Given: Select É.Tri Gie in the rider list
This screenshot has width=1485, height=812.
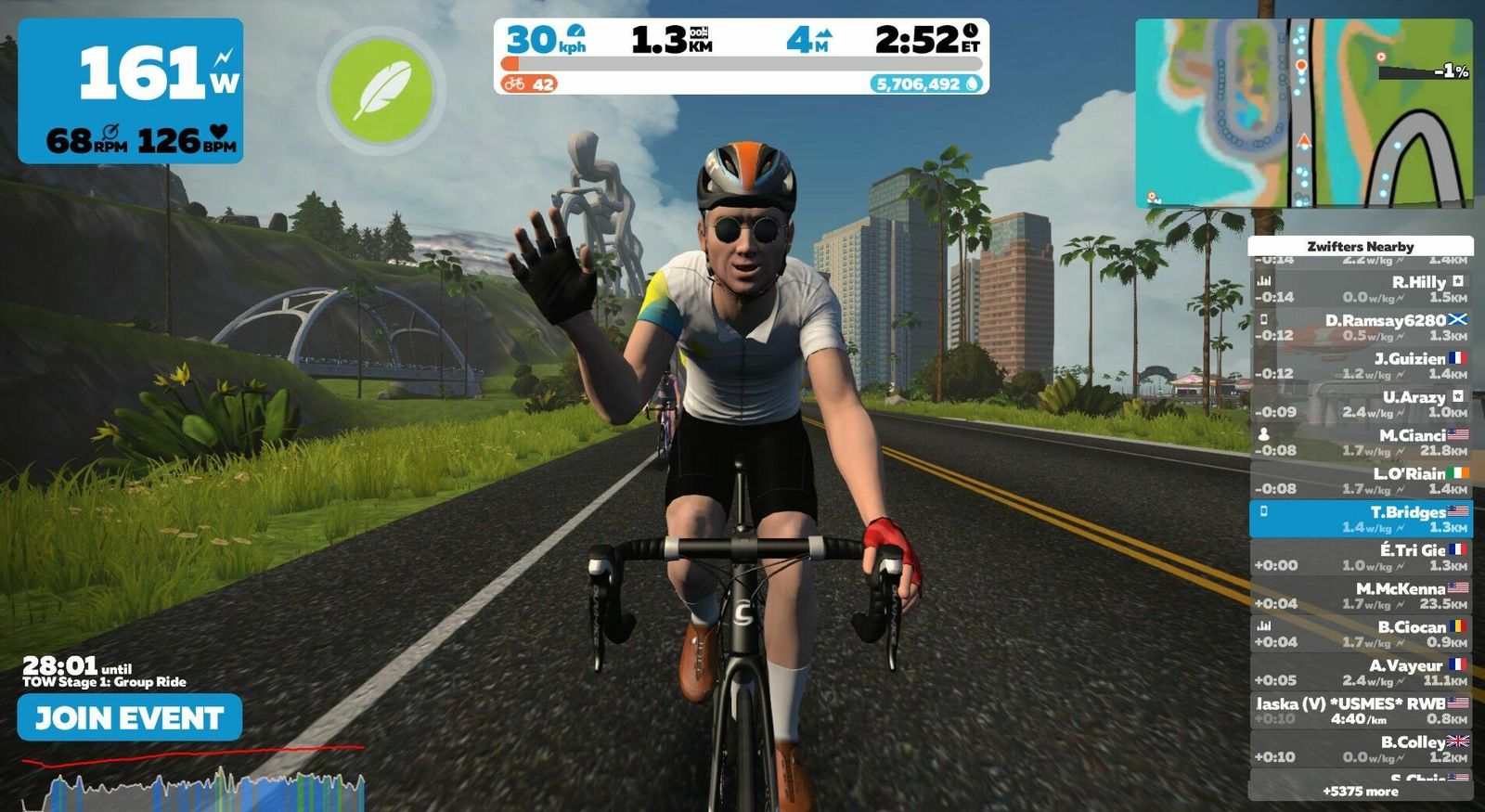Looking at the screenshot, I should pyautogui.click(x=1361, y=557).
